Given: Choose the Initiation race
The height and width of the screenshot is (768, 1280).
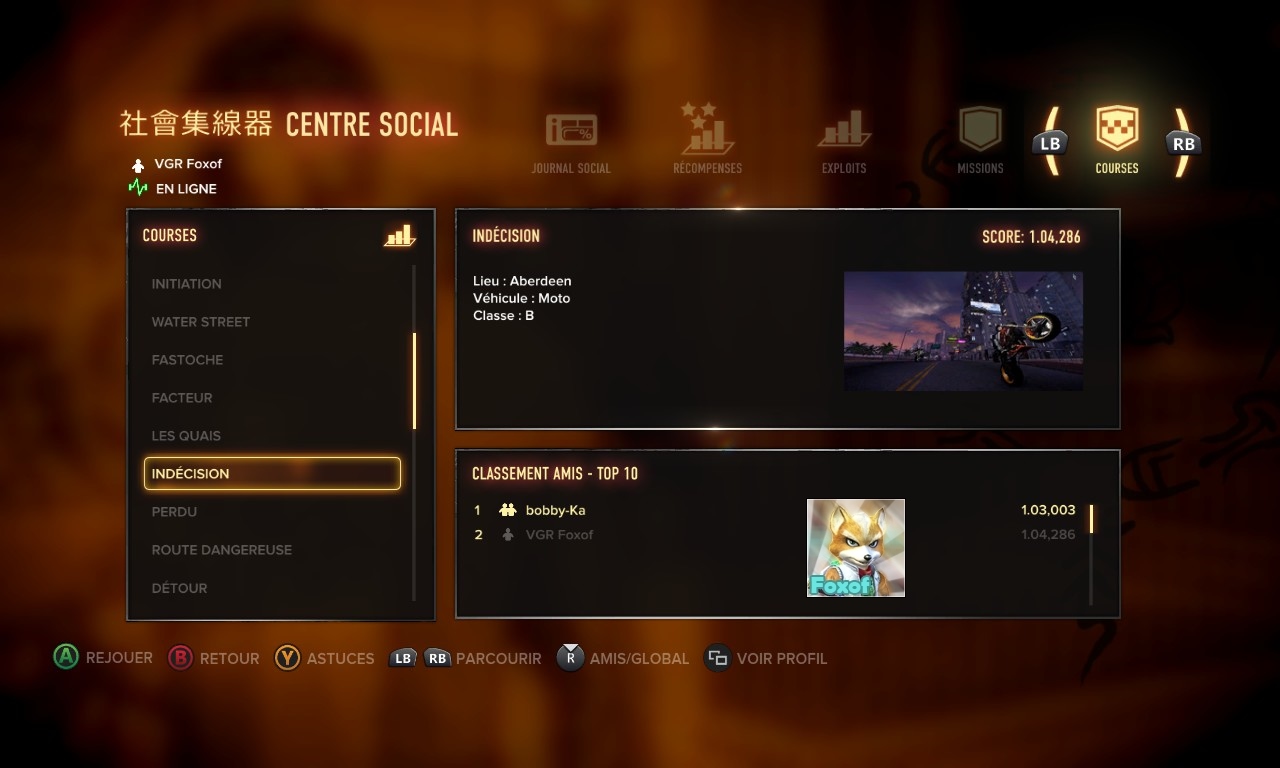Looking at the screenshot, I should pos(187,284).
